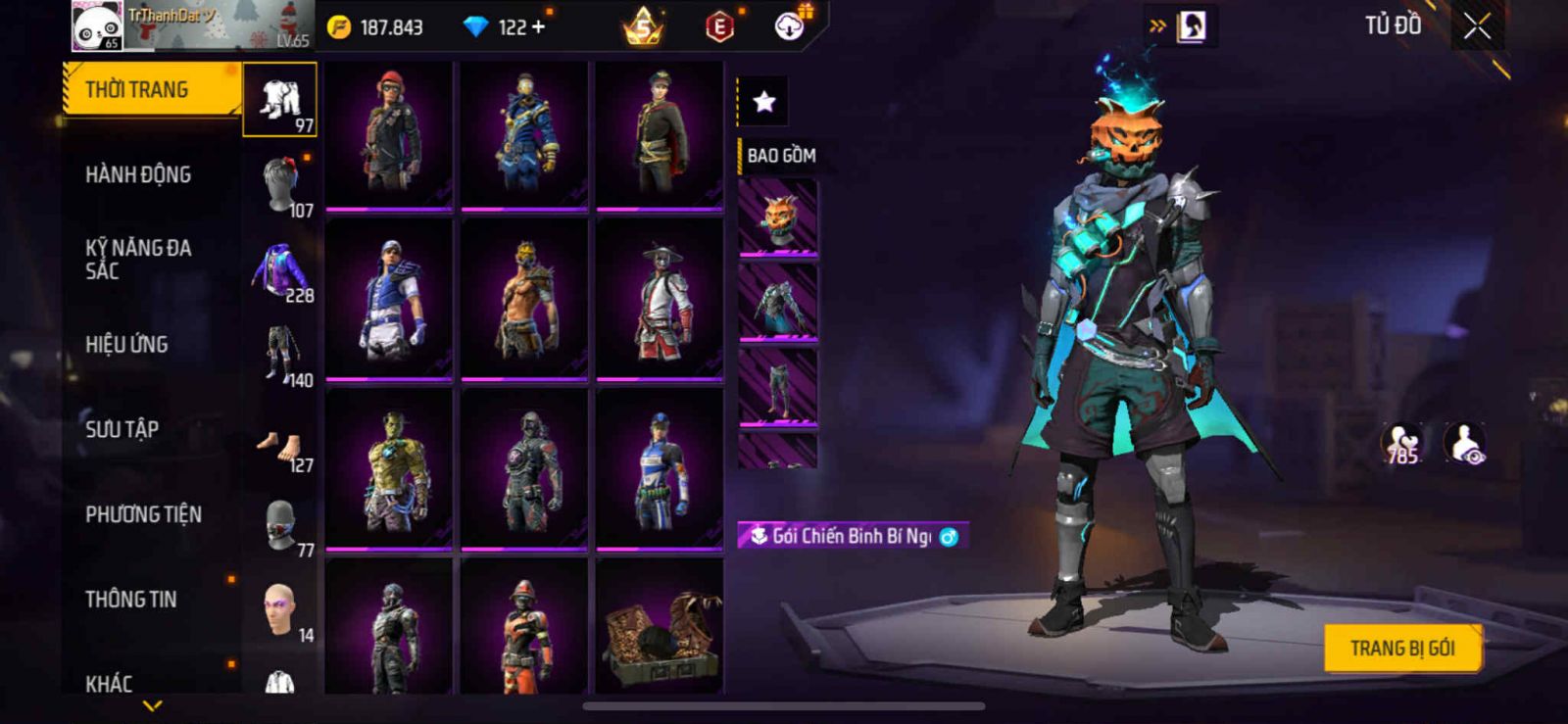Go to the SƯU TẬP tab

pyautogui.click(x=122, y=429)
